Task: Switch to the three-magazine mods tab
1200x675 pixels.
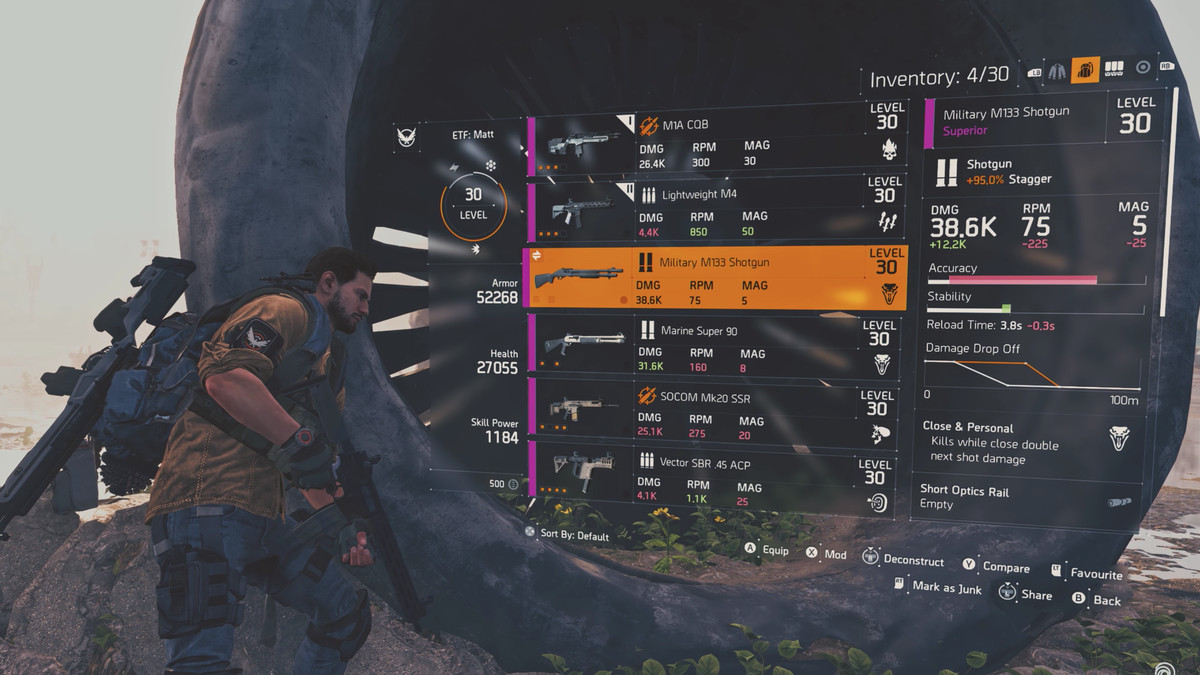Action: click(x=1113, y=69)
